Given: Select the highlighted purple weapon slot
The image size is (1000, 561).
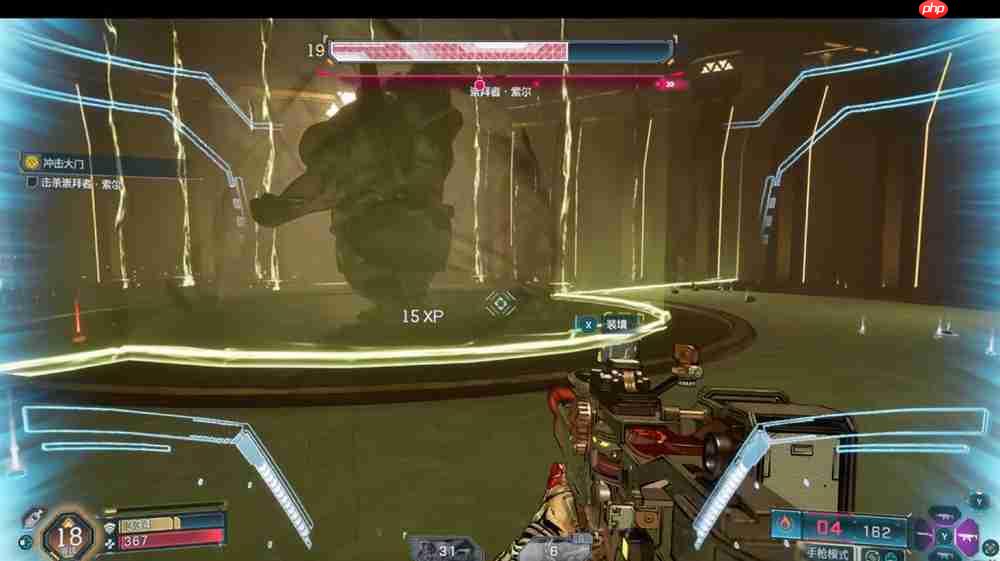Looking at the screenshot, I should tap(969, 537).
